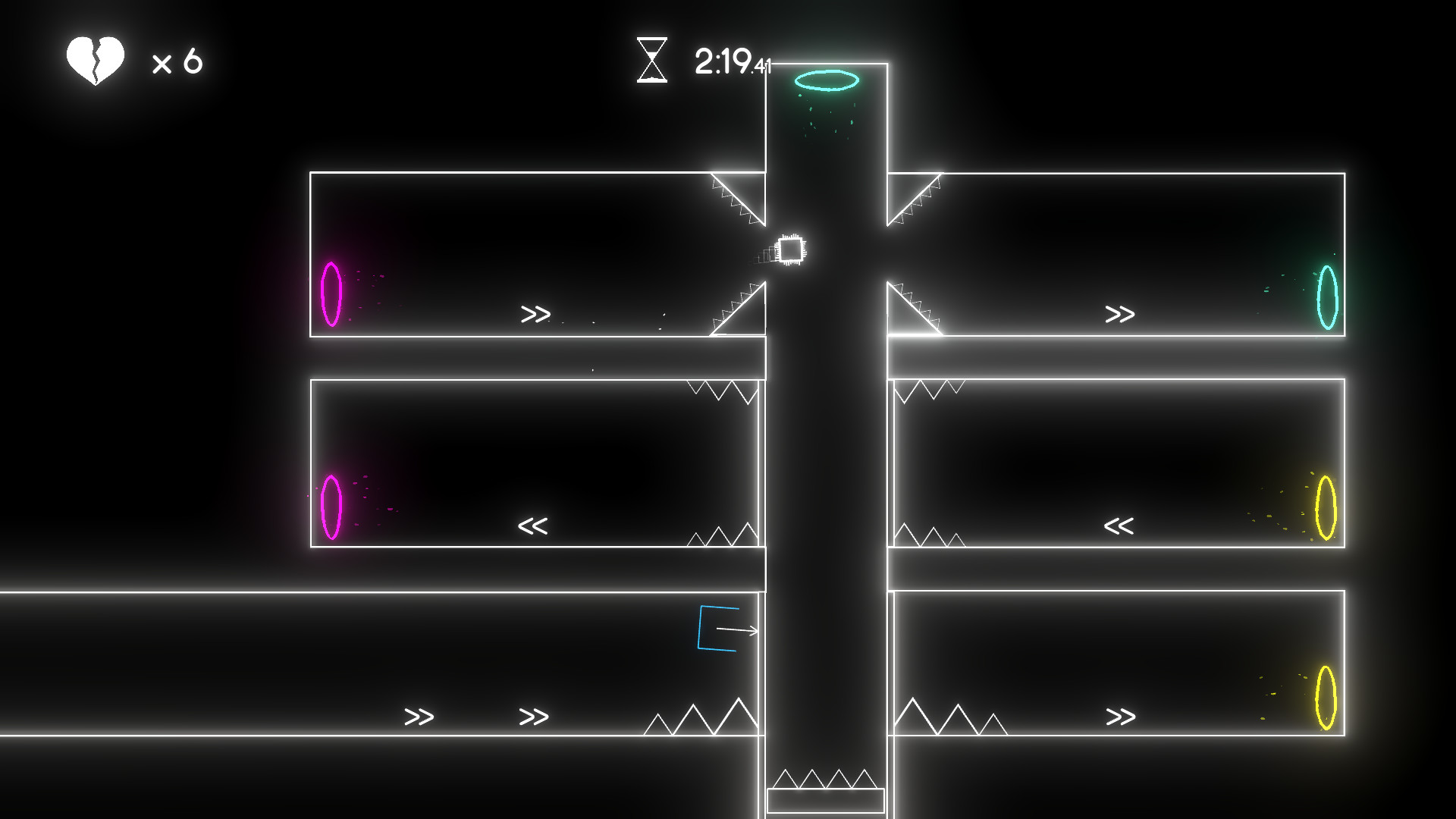Click the x6 lives counter text

click(178, 61)
